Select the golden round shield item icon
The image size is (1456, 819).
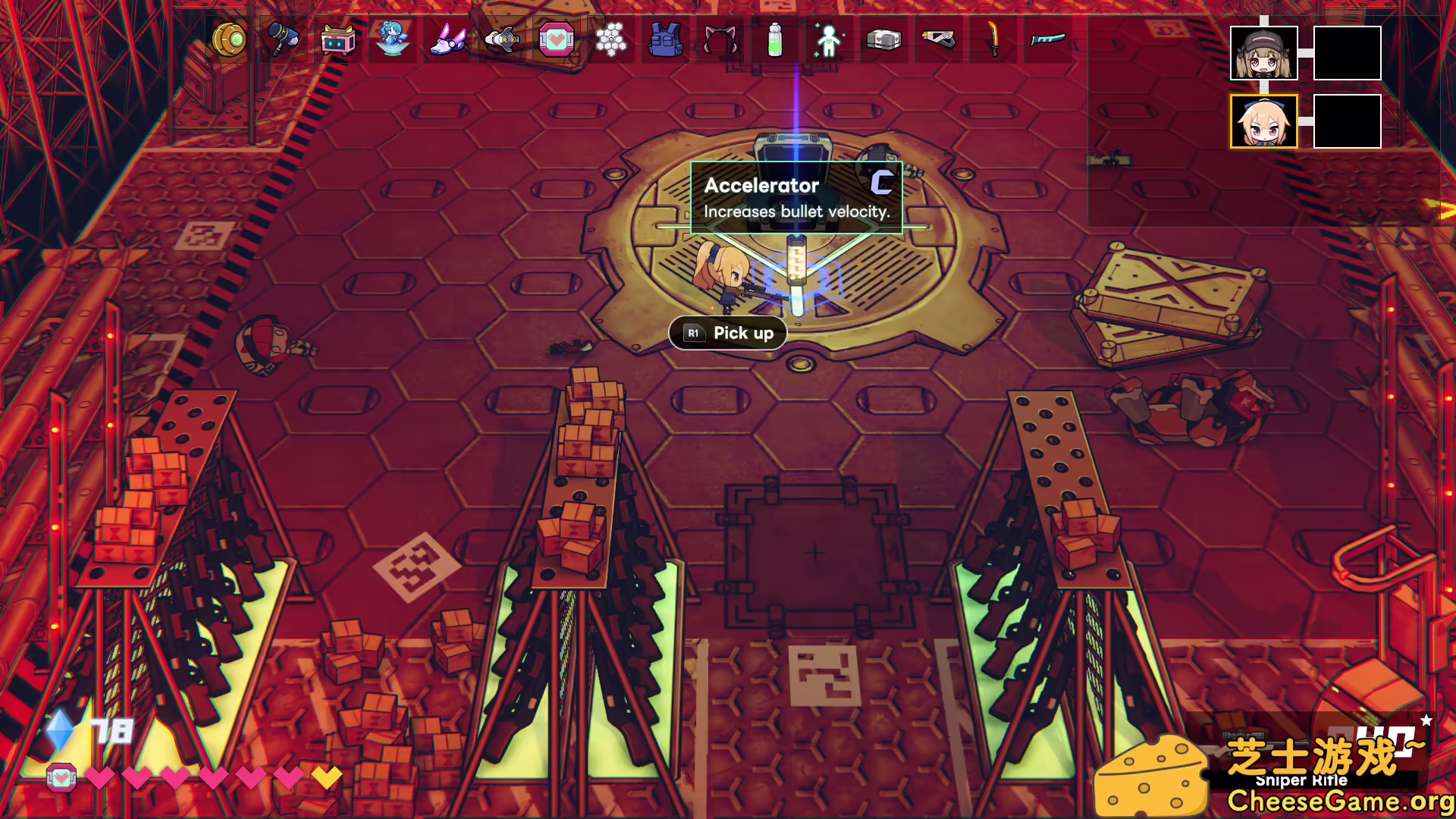click(229, 39)
